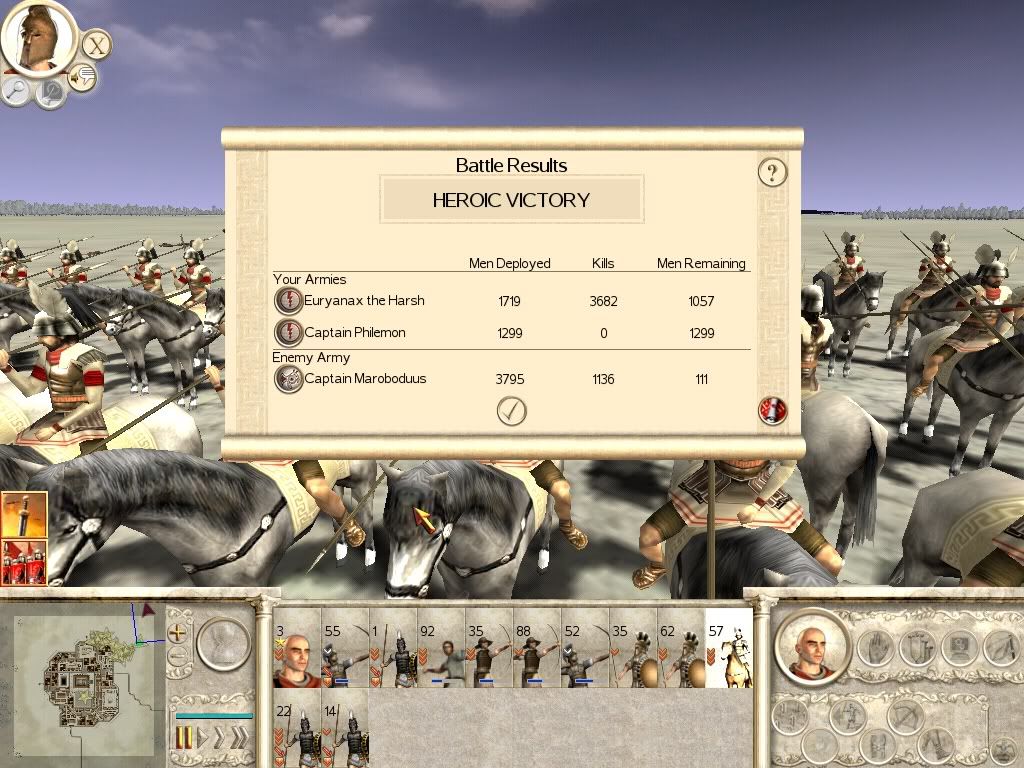Choose the highlighted cavalry card with 57 men
The width and height of the screenshot is (1024, 768).
pos(728,648)
